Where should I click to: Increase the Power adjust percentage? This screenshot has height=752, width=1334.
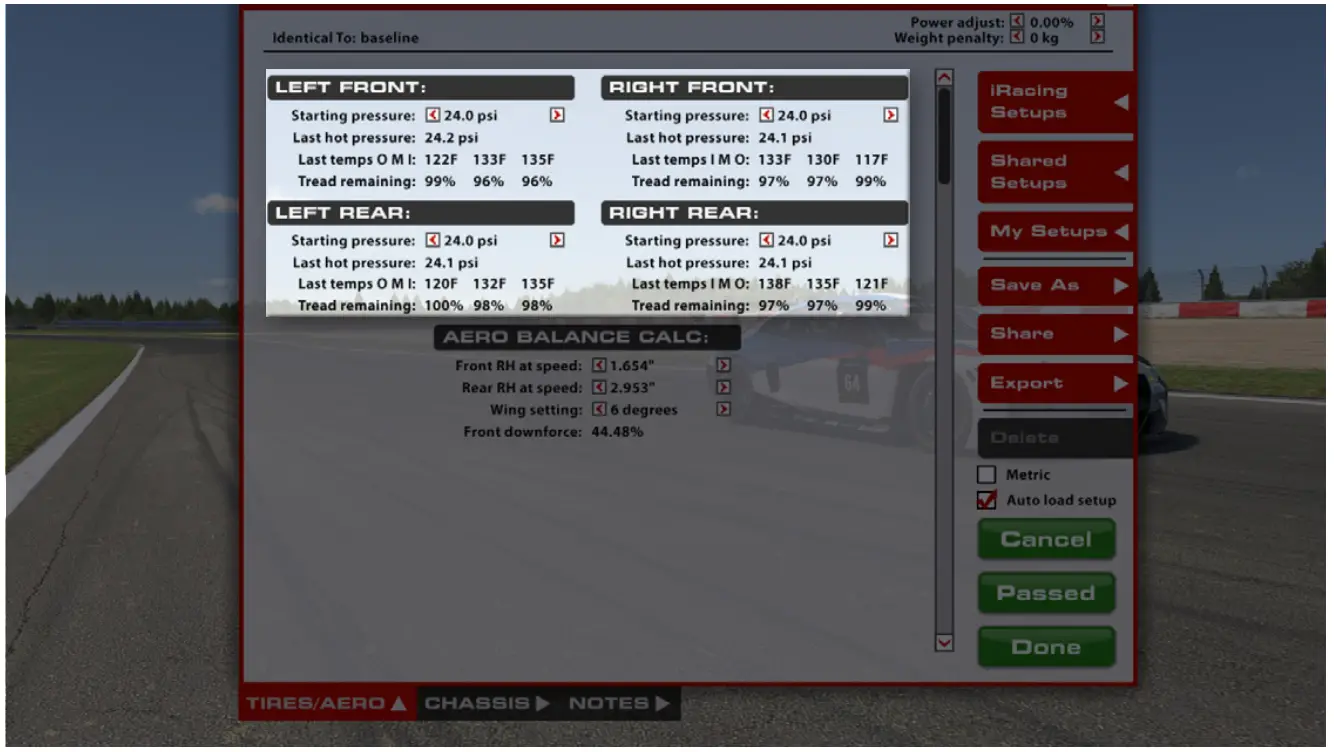pyautogui.click(x=1098, y=21)
